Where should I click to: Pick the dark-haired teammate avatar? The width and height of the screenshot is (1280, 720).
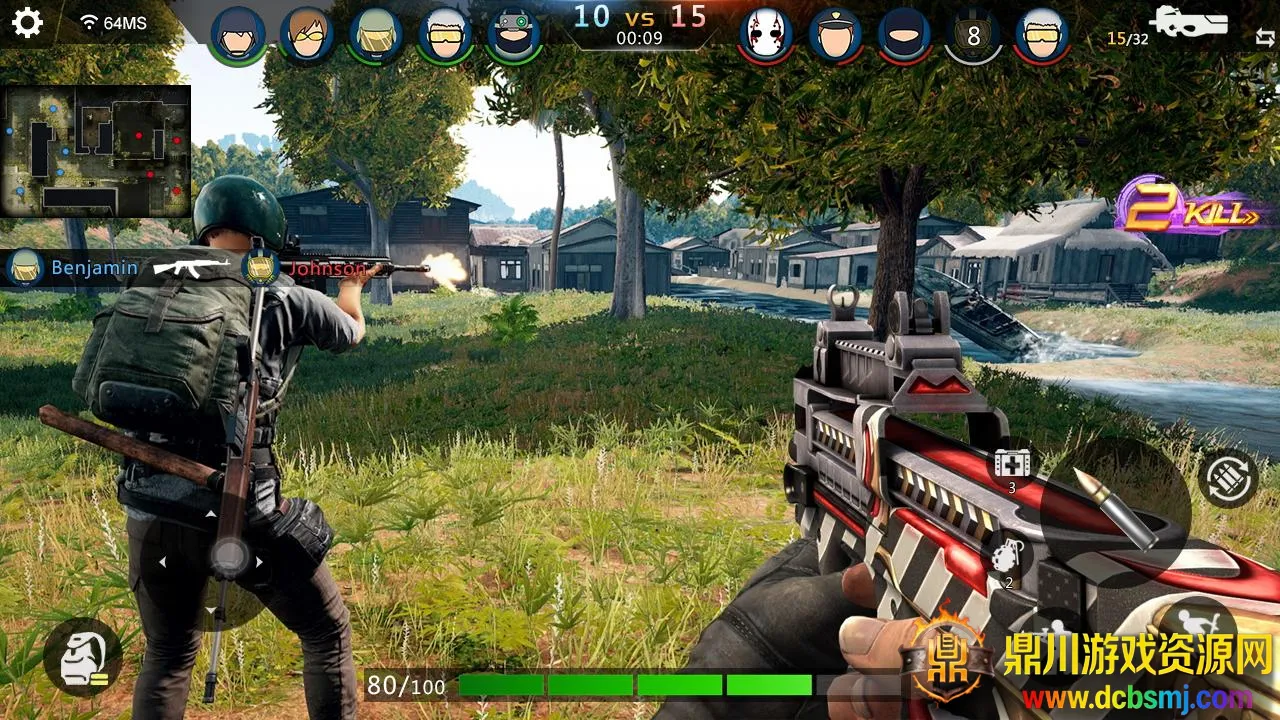(x=238, y=34)
